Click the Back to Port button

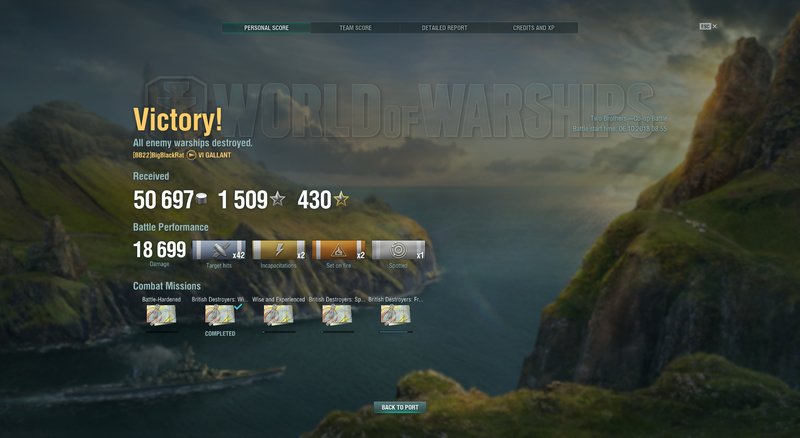coord(400,407)
